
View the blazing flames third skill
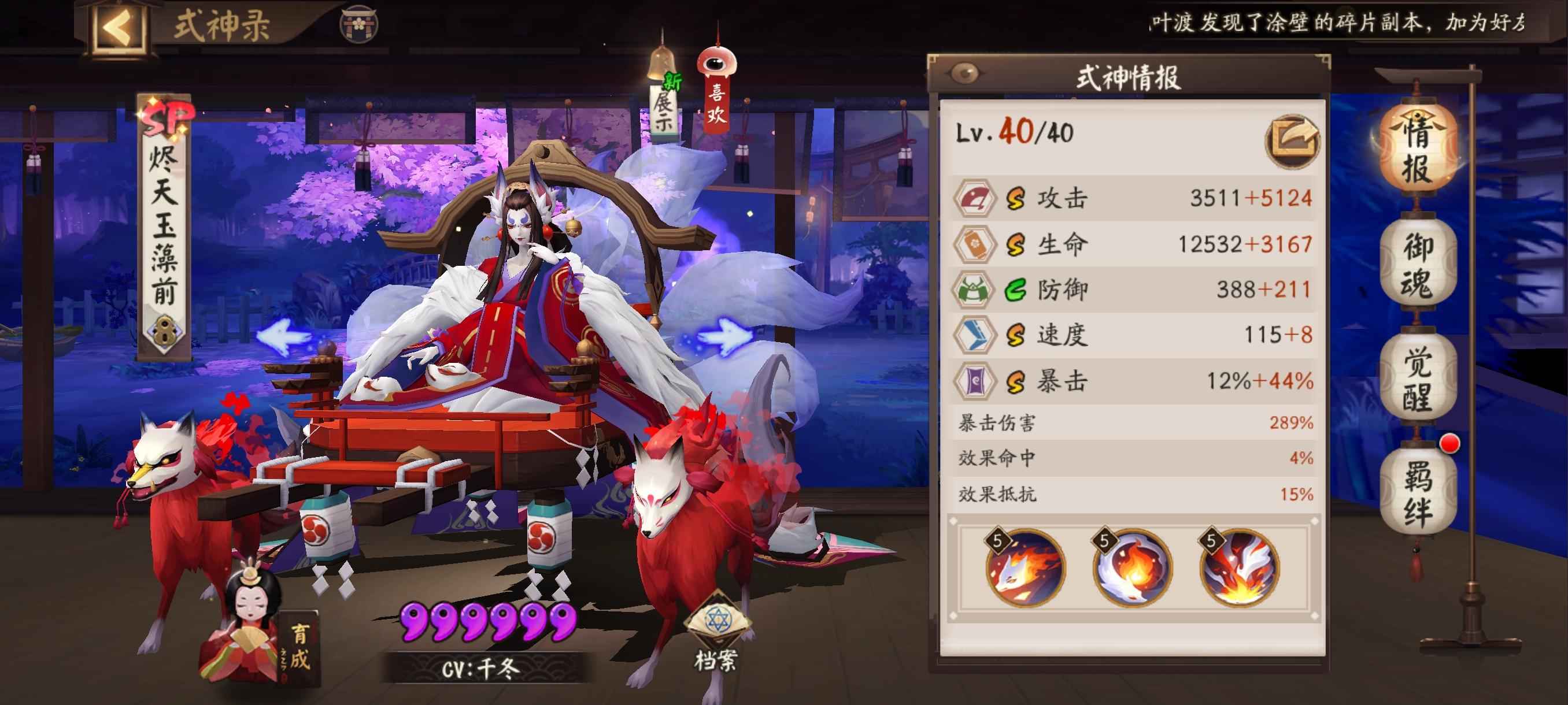pyautogui.click(x=1238, y=568)
